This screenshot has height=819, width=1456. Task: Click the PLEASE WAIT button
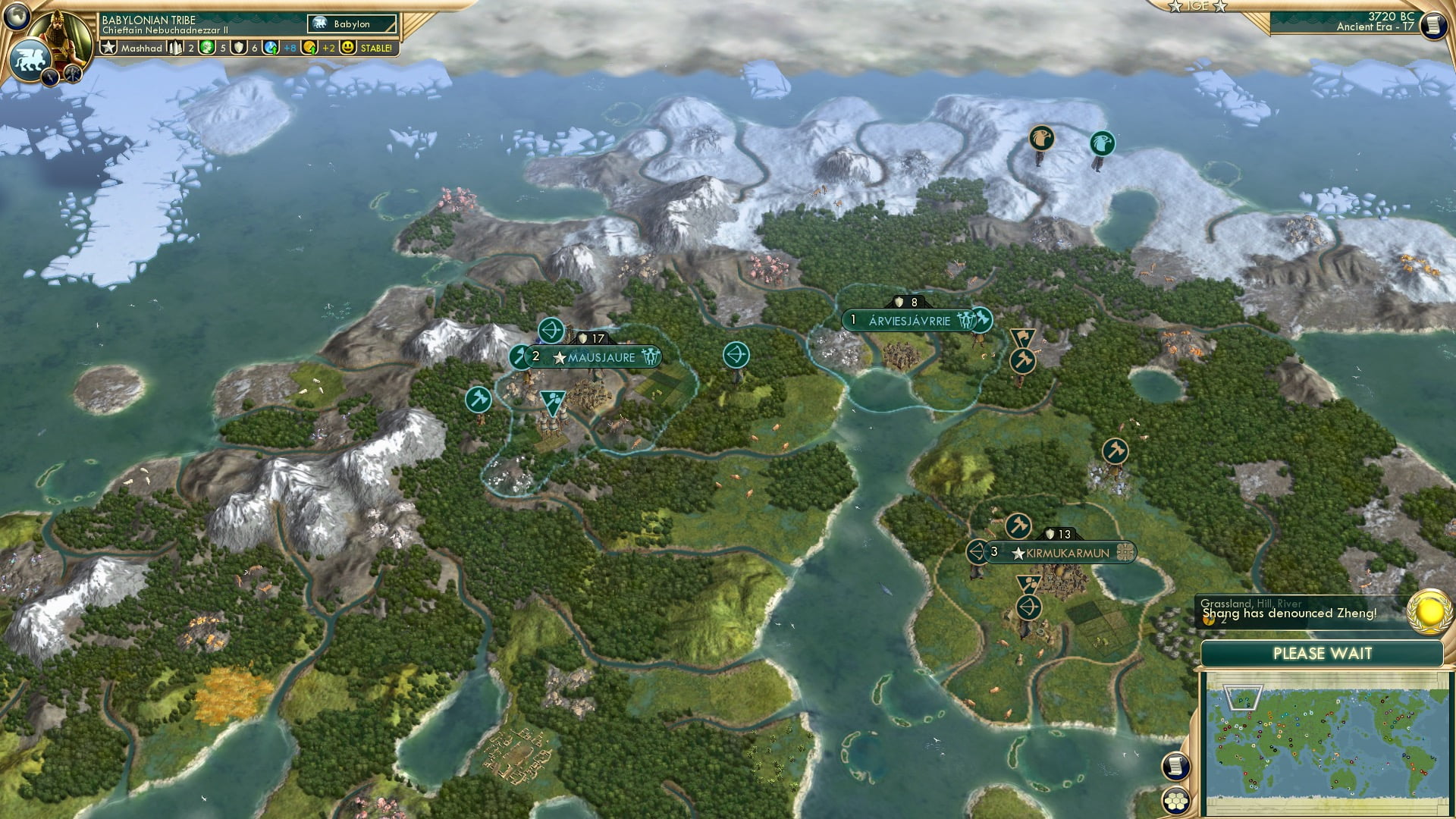click(1324, 652)
